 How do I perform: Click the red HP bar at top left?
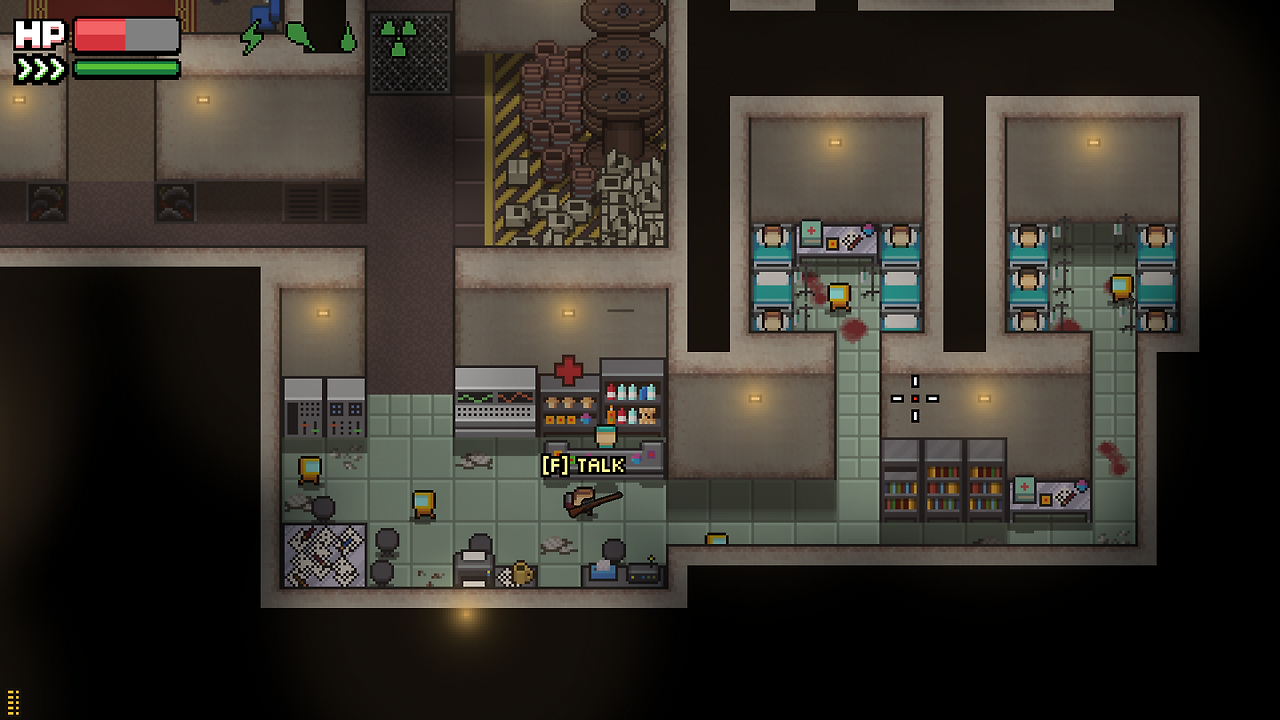[100, 35]
